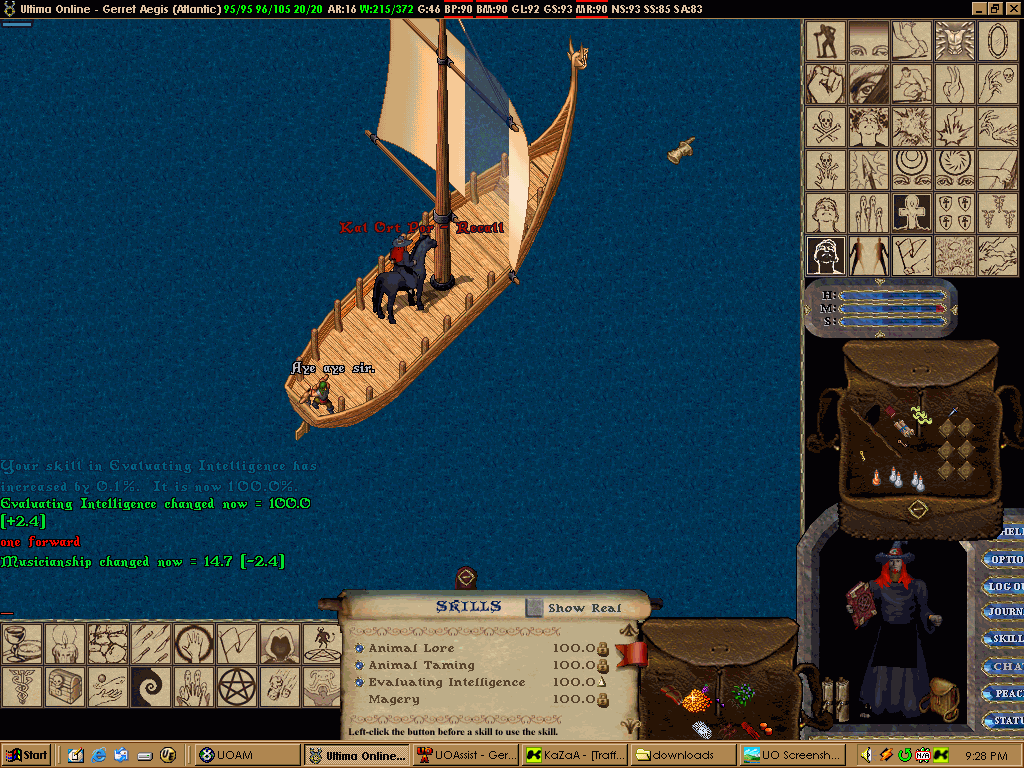Screen dimensions: 1024x768
Task: Close the Ultima Online window
Action: click(1013, 7)
